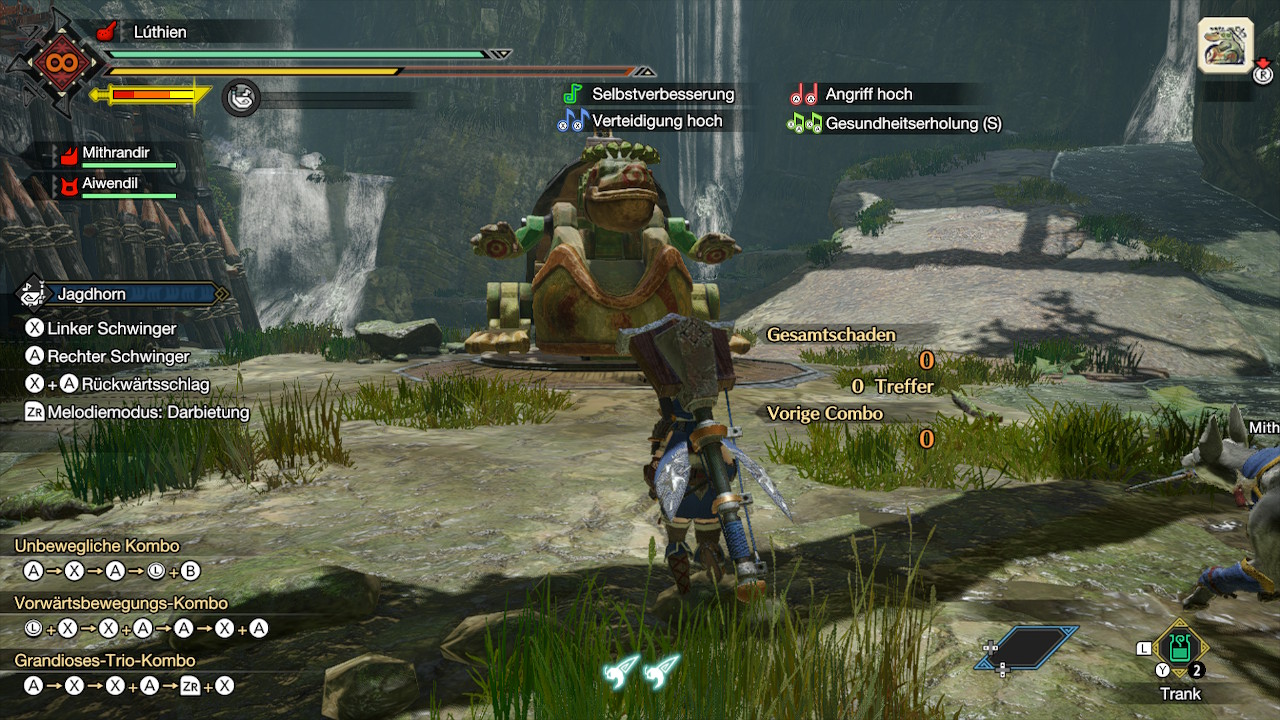
Task: Select party member Mithrandir
Action: [x=115, y=153]
